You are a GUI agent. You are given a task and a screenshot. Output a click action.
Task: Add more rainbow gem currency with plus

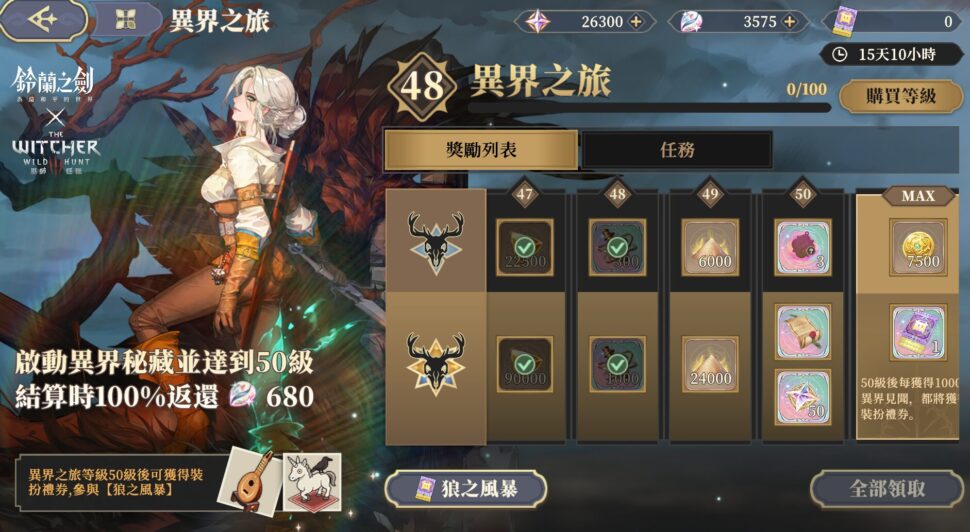[789, 21]
